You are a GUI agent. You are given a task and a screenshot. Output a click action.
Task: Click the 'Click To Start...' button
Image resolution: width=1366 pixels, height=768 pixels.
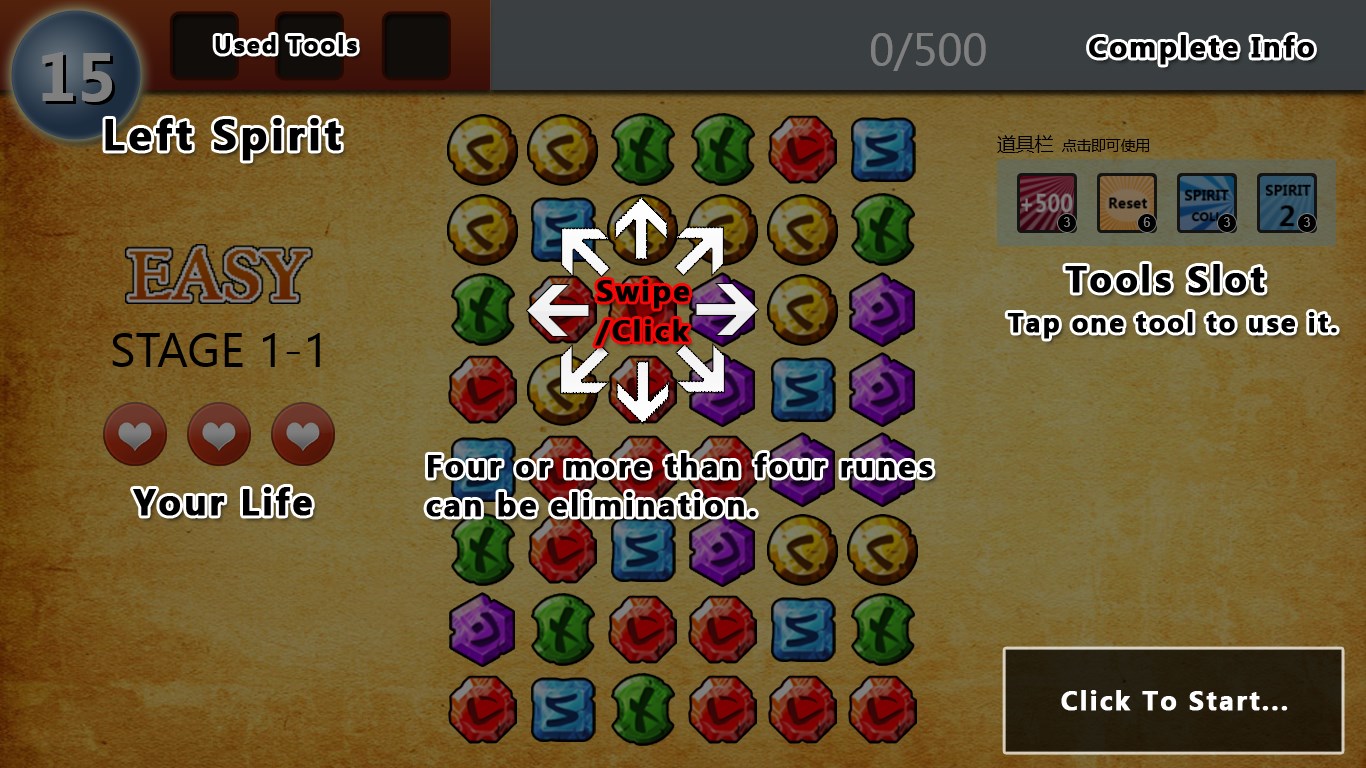tap(1173, 700)
